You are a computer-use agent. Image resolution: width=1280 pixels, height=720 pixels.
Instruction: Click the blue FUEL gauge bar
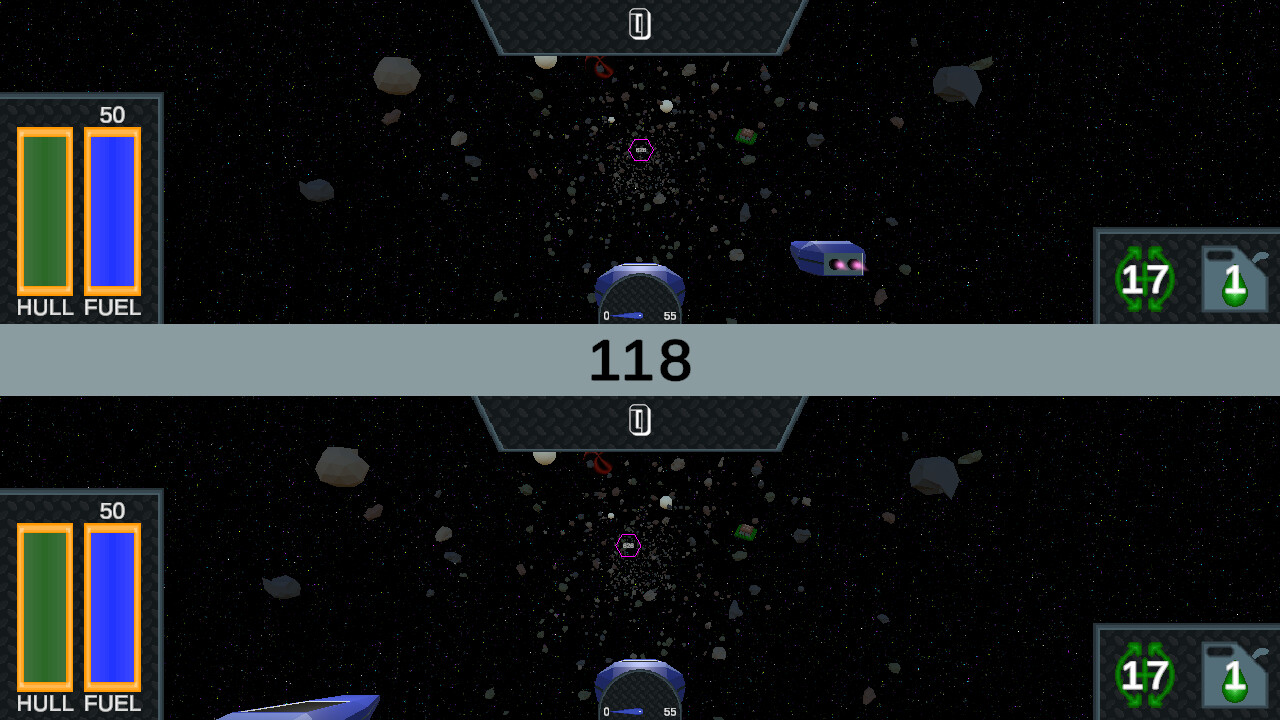112,212
